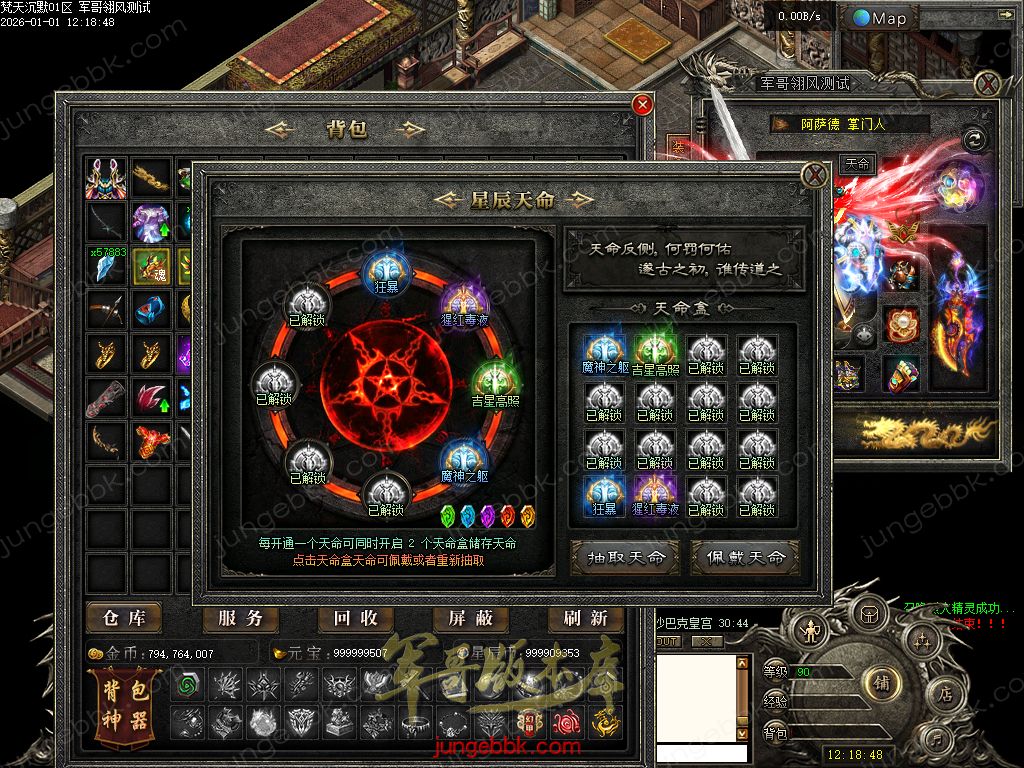This screenshot has height=768, width=1024.
Task: Choose the 吉星高照 node on the wheel
Action: [x=492, y=384]
